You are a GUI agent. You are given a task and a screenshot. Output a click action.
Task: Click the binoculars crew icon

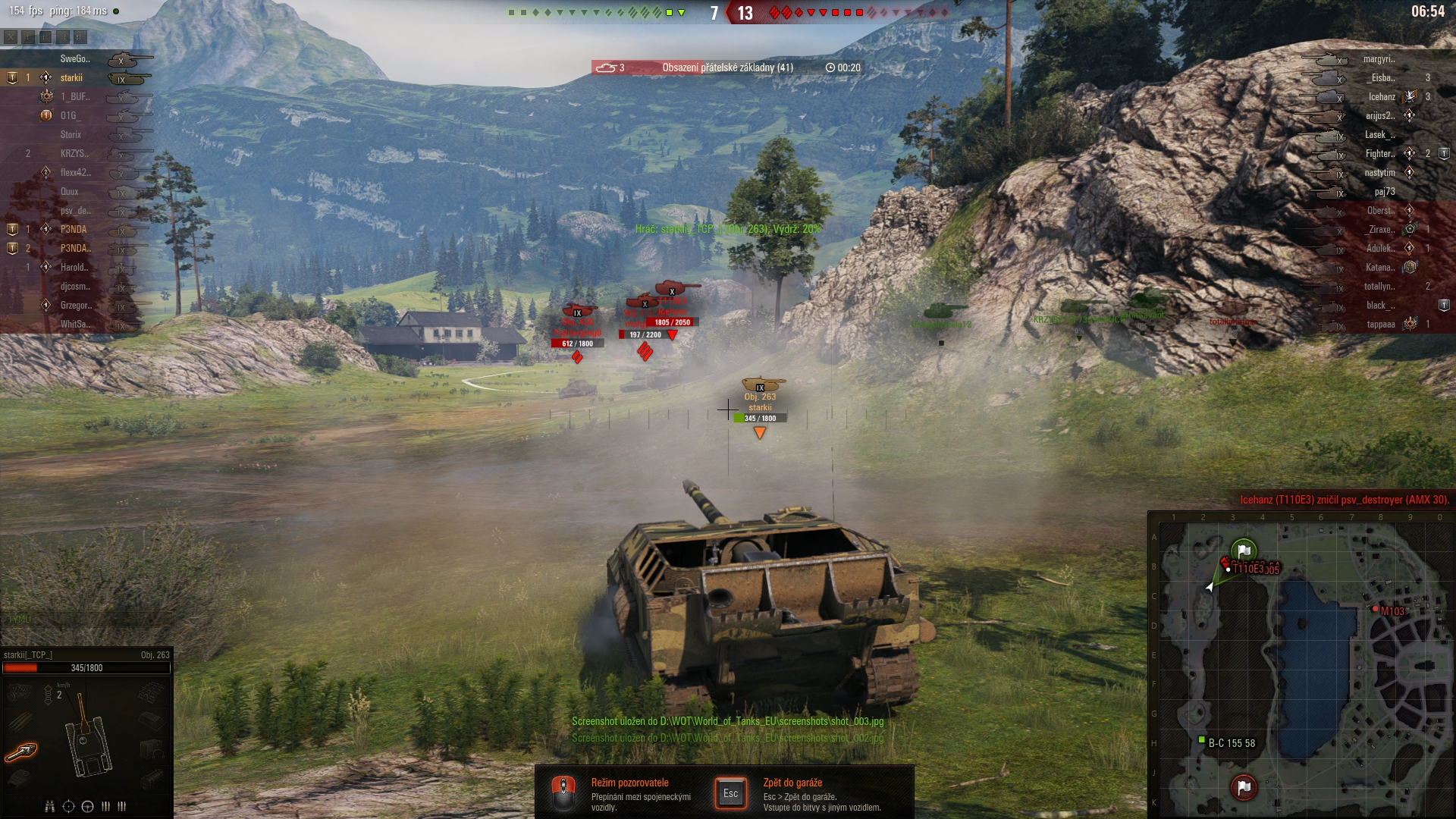tap(49, 806)
